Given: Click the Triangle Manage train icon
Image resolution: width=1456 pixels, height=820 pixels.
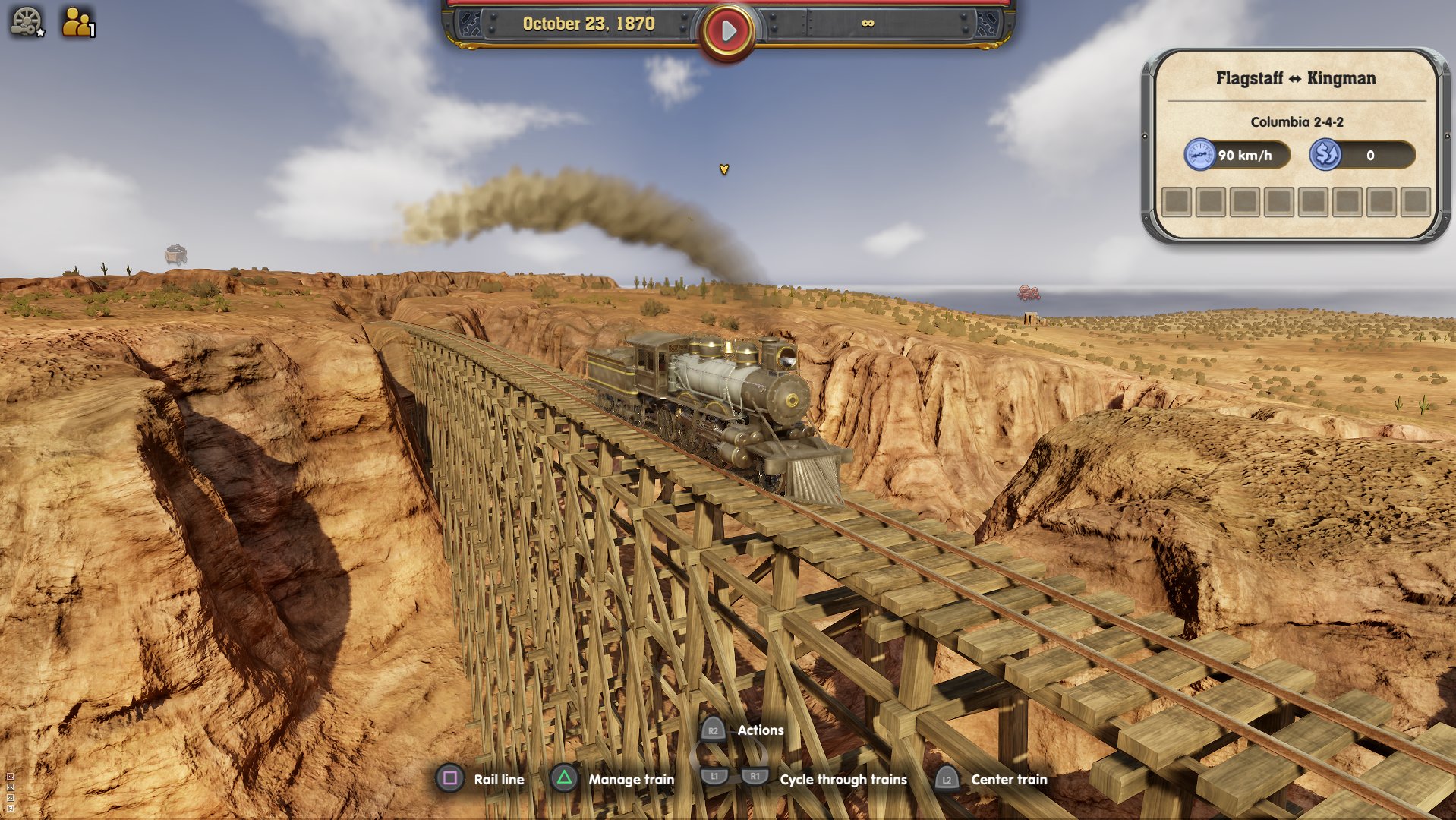Looking at the screenshot, I should coord(564,779).
